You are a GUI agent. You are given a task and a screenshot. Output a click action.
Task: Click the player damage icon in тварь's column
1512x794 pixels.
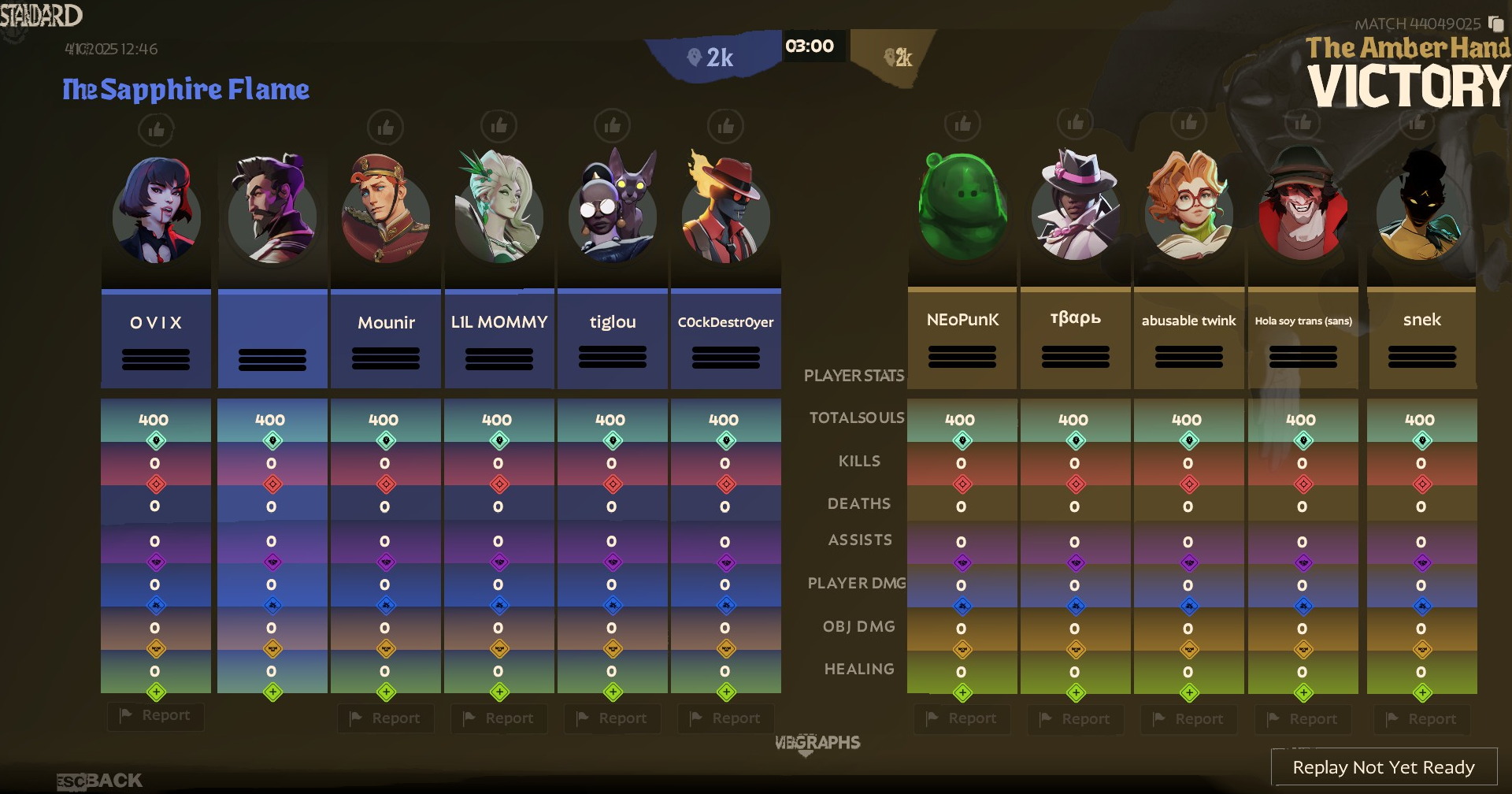click(x=1075, y=605)
